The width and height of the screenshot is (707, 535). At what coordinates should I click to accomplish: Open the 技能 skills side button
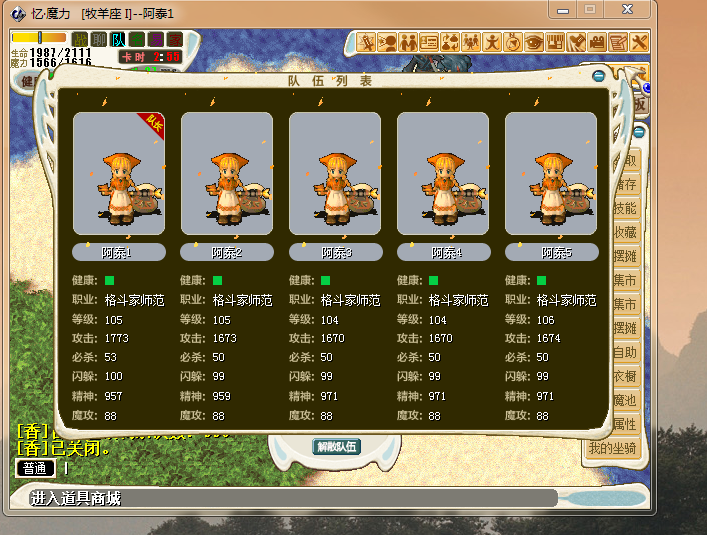pos(626,208)
